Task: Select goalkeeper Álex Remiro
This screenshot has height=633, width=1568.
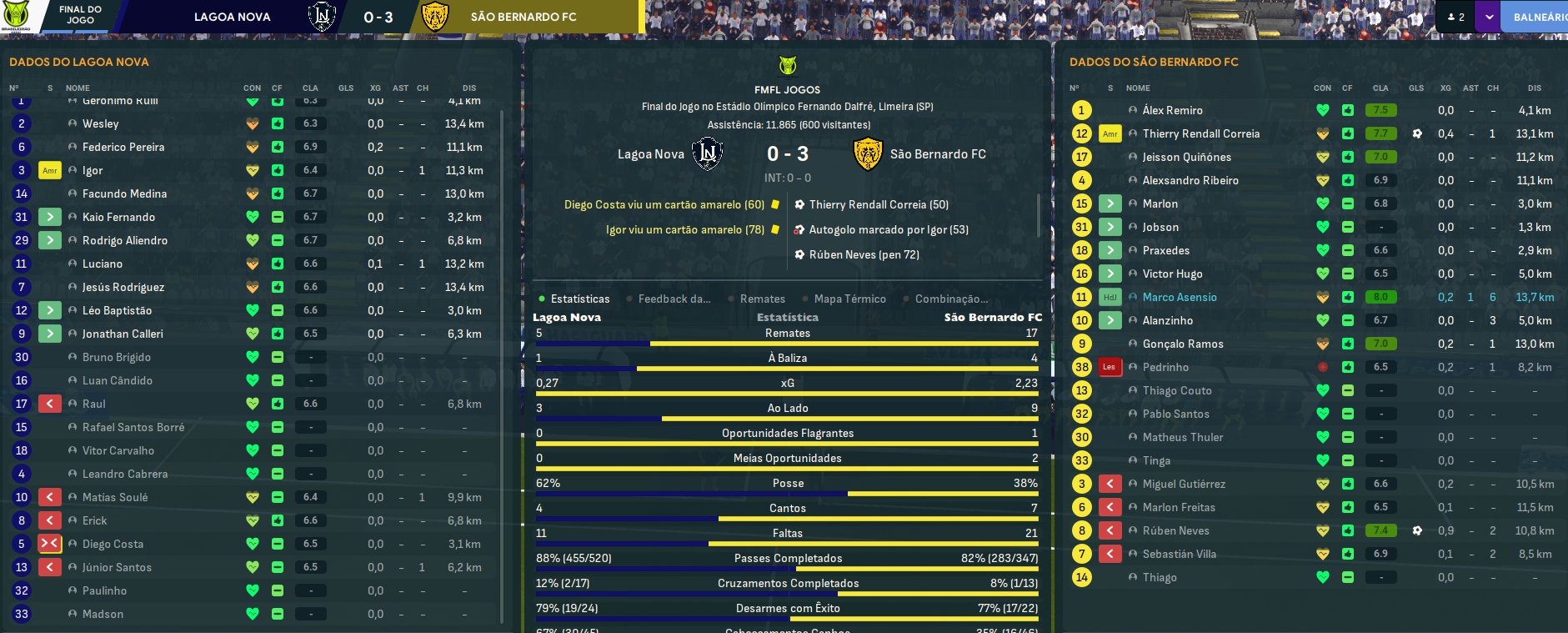Action: click(x=1172, y=110)
